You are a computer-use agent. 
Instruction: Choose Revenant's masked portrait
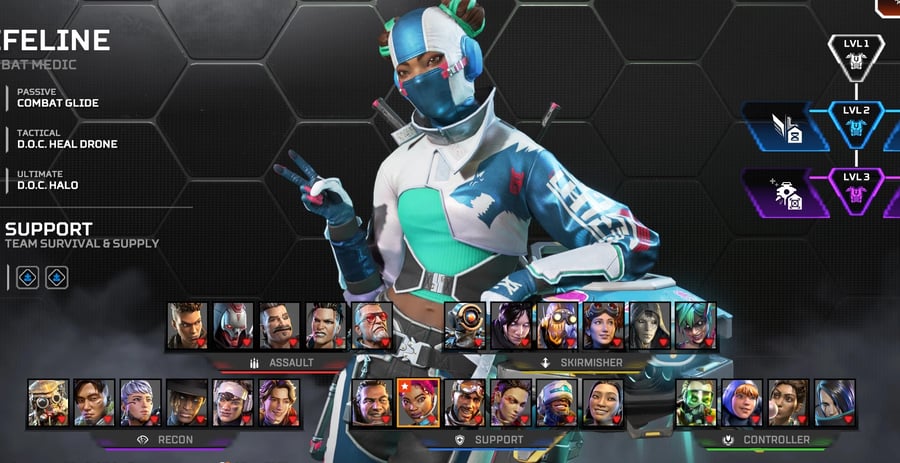233,325
